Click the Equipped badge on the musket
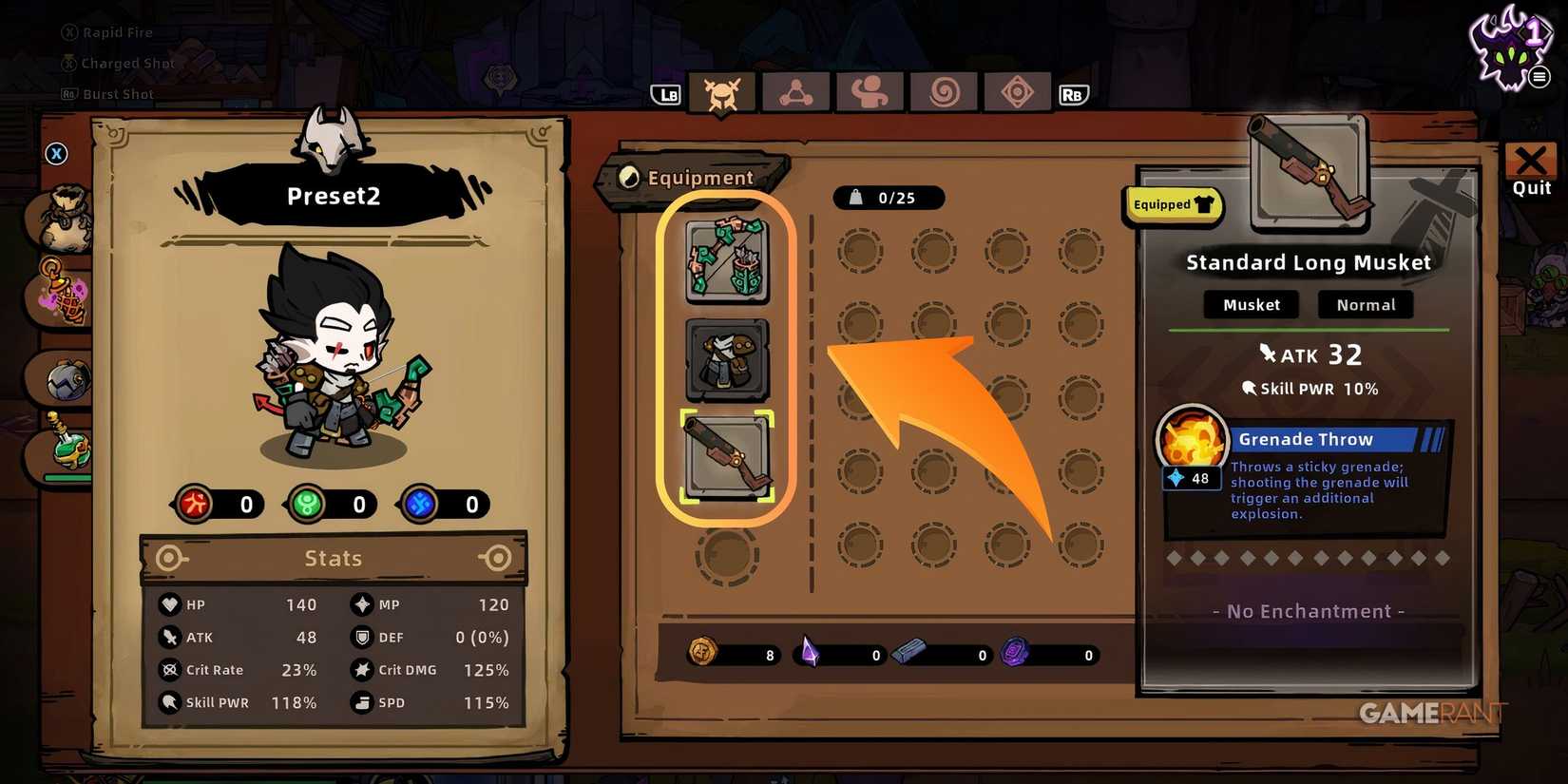 pos(1173,204)
